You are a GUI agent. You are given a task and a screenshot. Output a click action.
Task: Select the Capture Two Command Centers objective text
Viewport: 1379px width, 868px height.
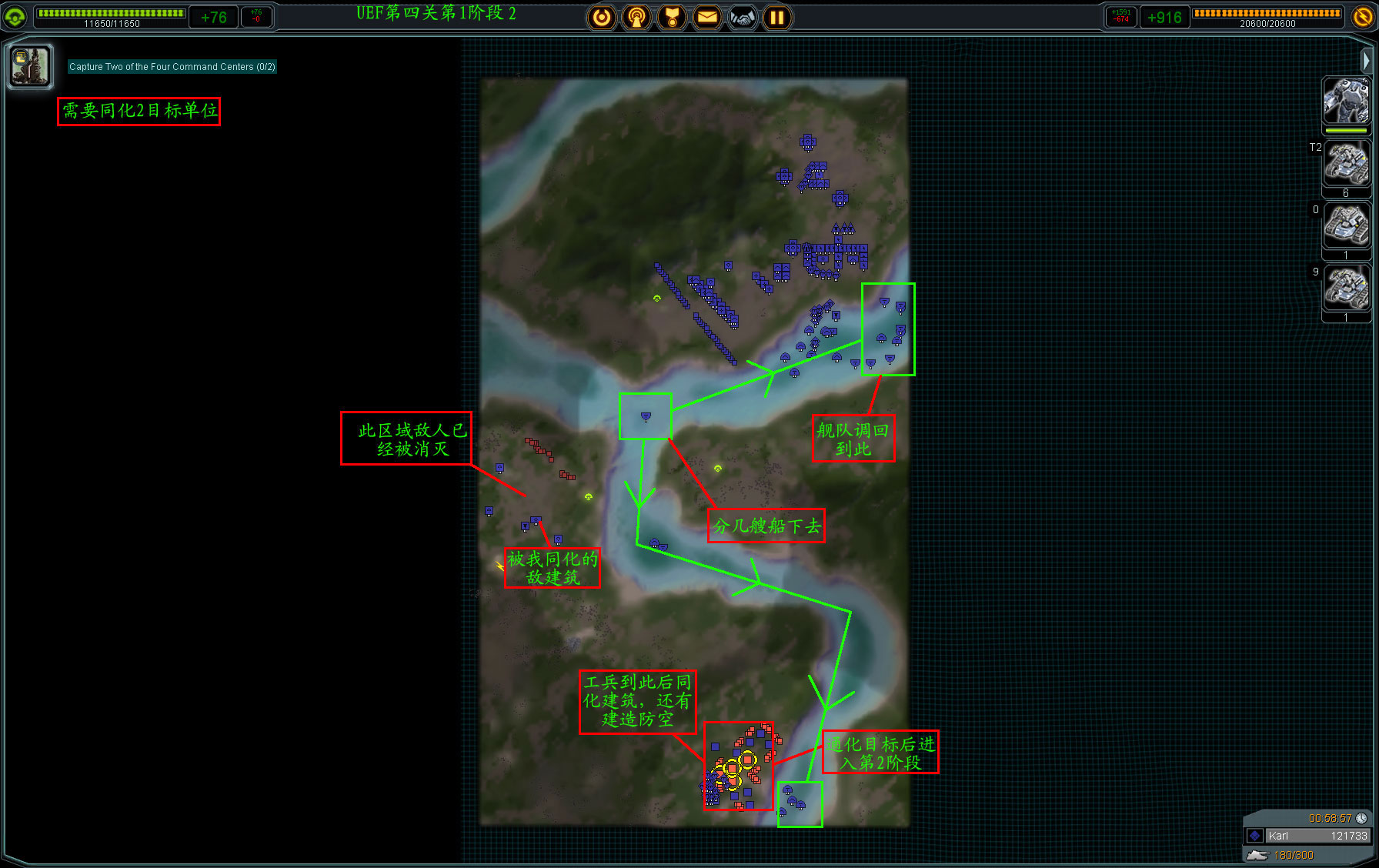pyautogui.click(x=172, y=67)
